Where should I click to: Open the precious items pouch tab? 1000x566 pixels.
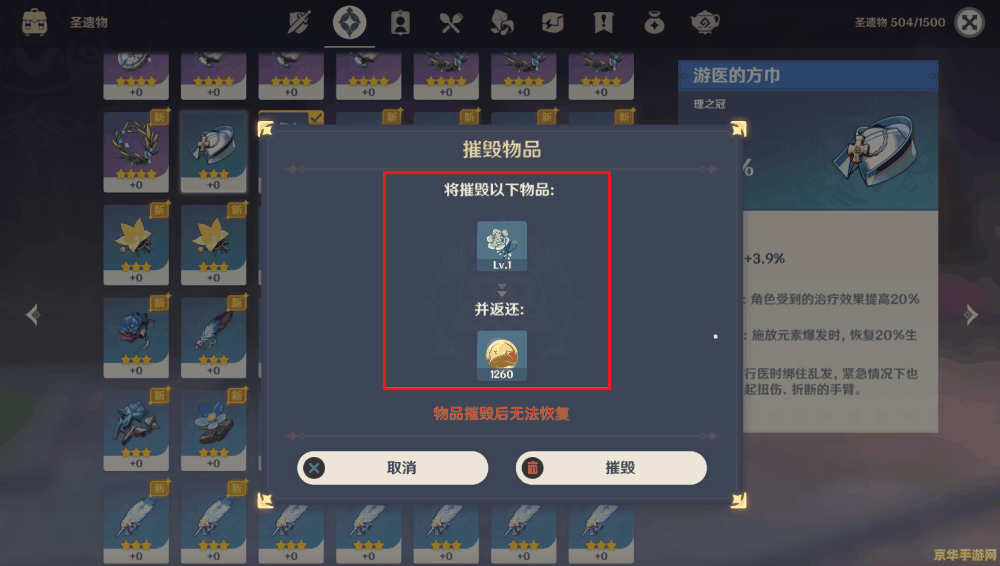click(x=654, y=22)
